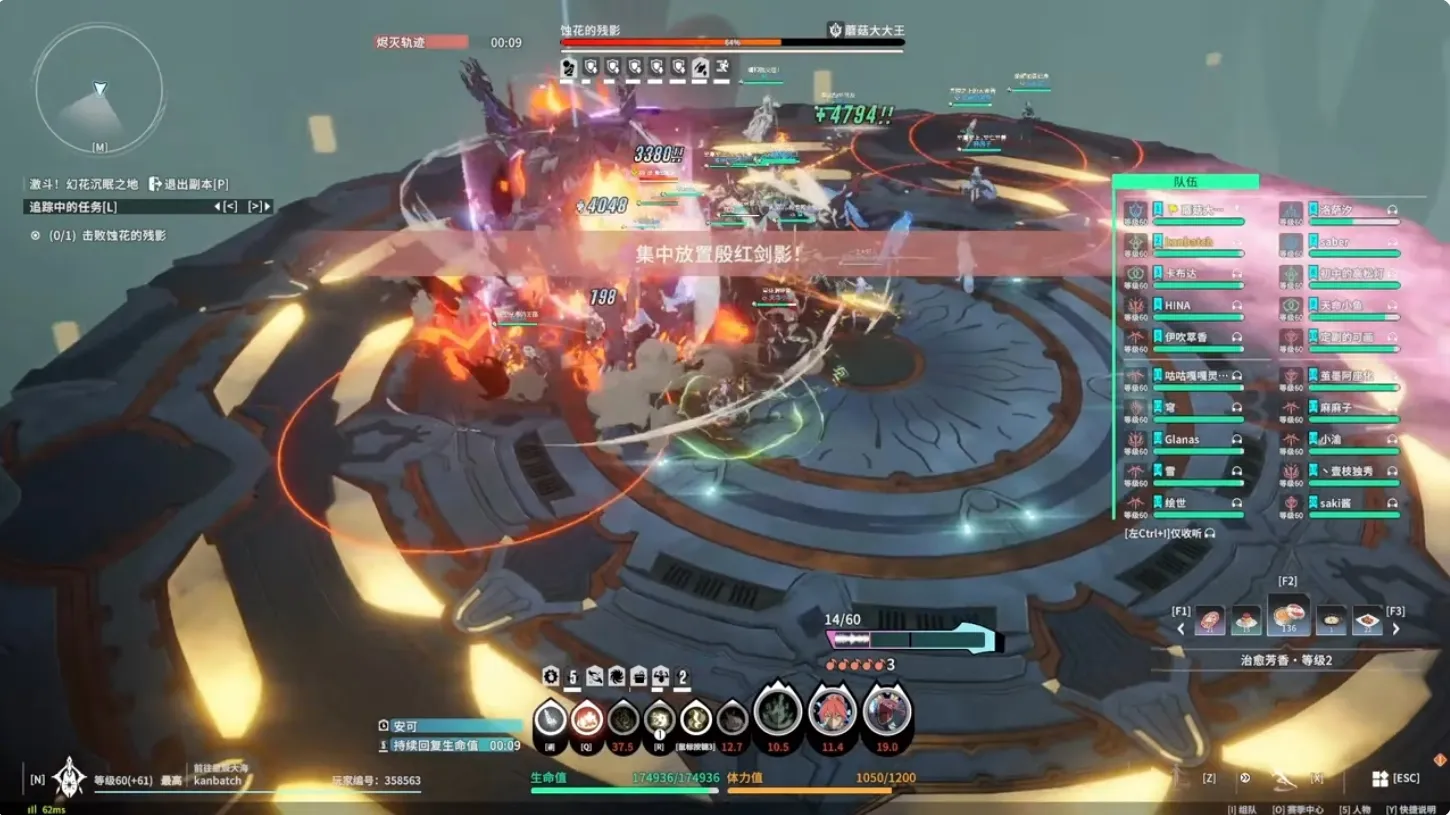Select the food item slot with count 22
This screenshot has width=1450, height=815.
tap(1367, 621)
